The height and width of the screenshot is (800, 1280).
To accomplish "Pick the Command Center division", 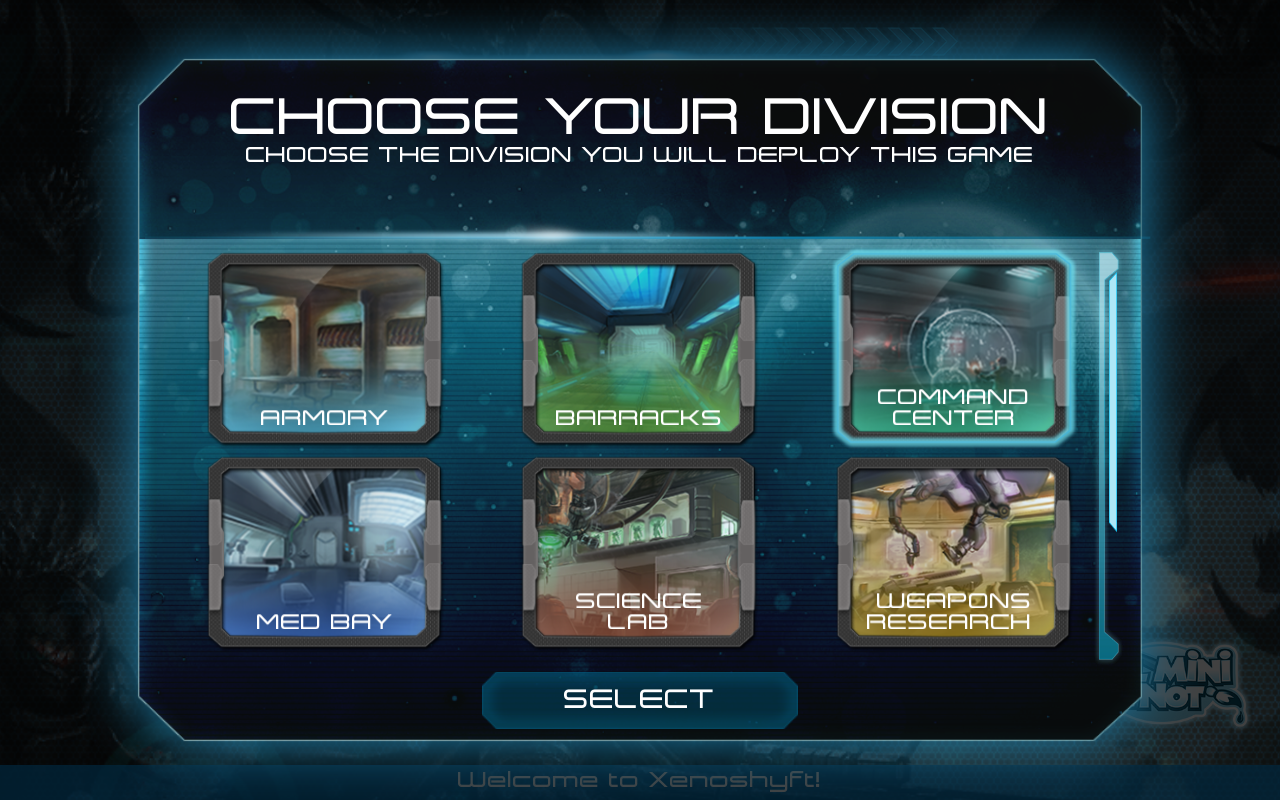I will click(953, 348).
